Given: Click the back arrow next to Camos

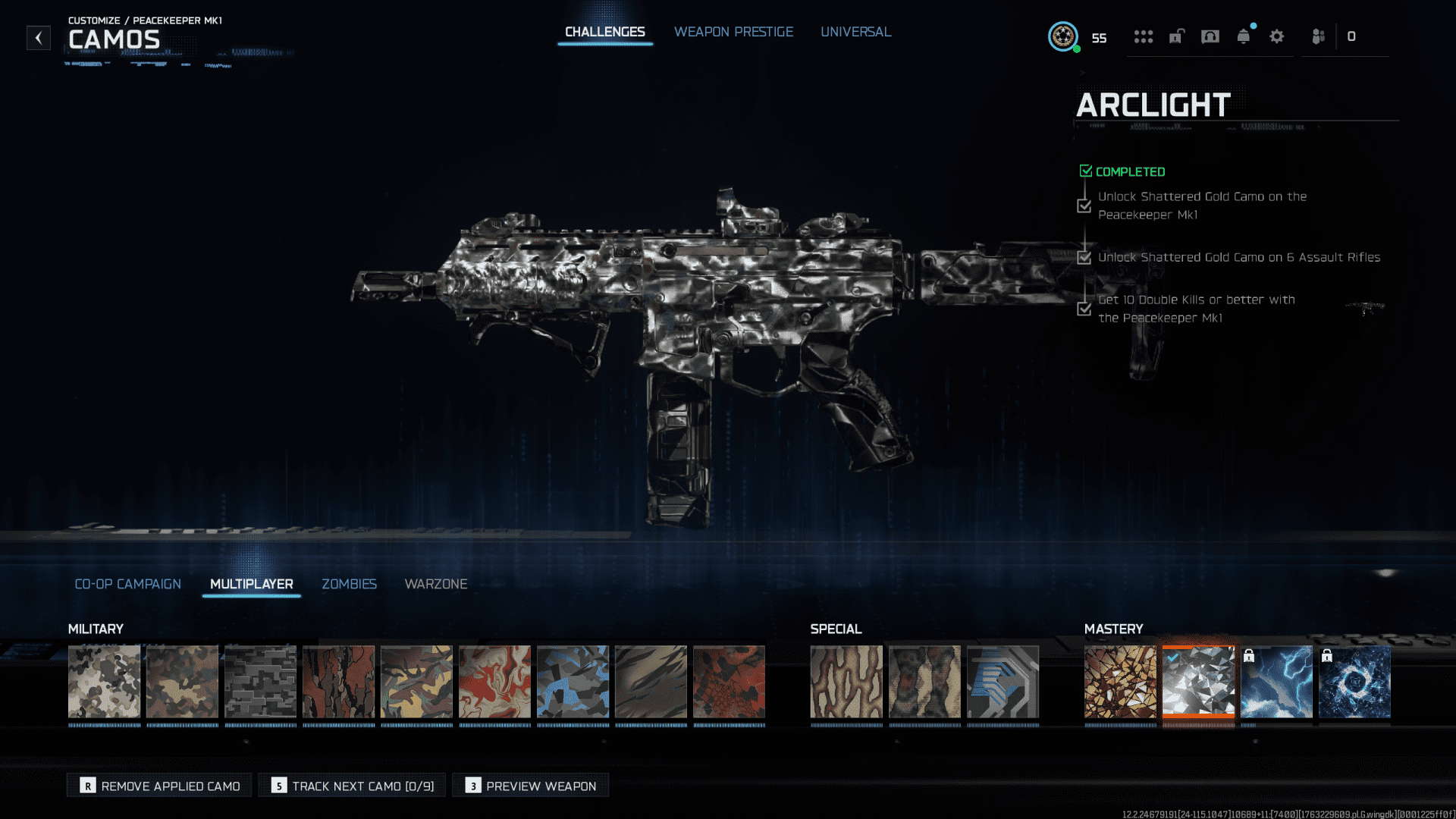Looking at the screenshot, I should (x=38, y=38).
